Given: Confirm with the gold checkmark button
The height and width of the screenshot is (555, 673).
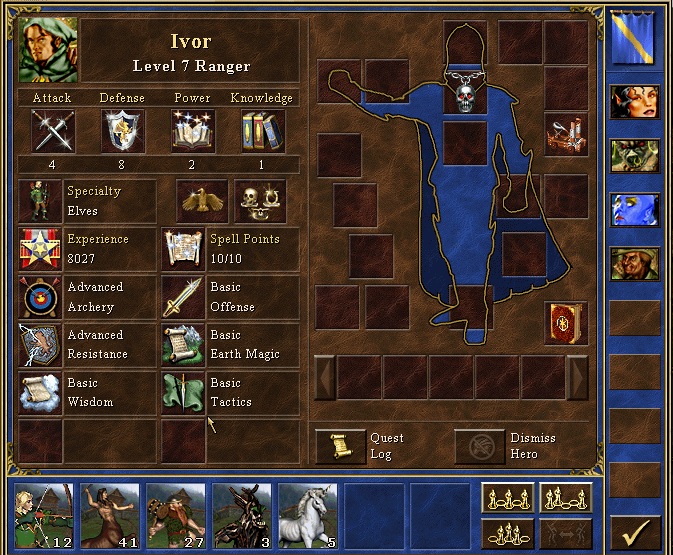Looking at the screenshot, I should (634, 532).
